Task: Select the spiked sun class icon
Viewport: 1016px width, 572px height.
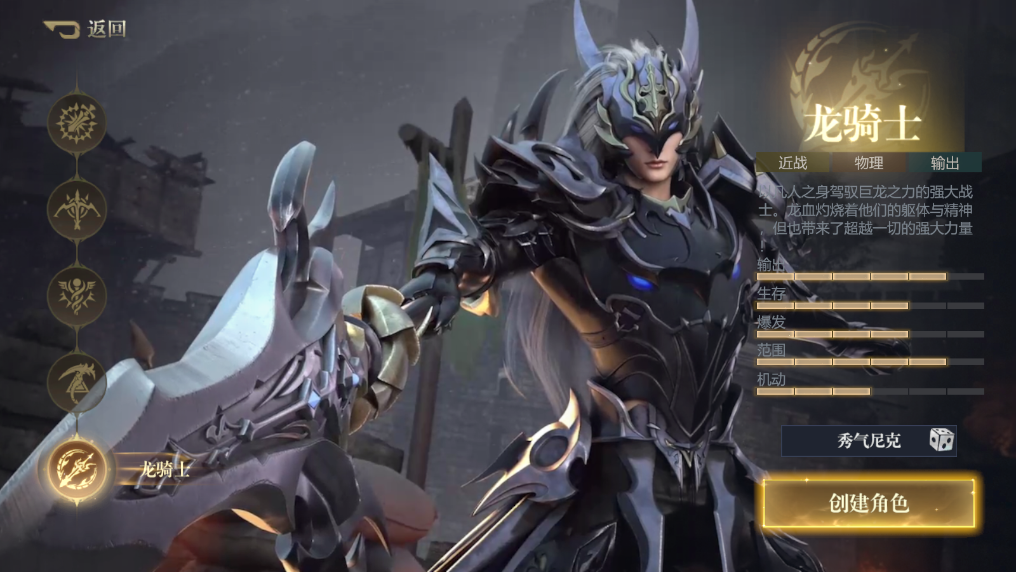Action: point(77,123)
